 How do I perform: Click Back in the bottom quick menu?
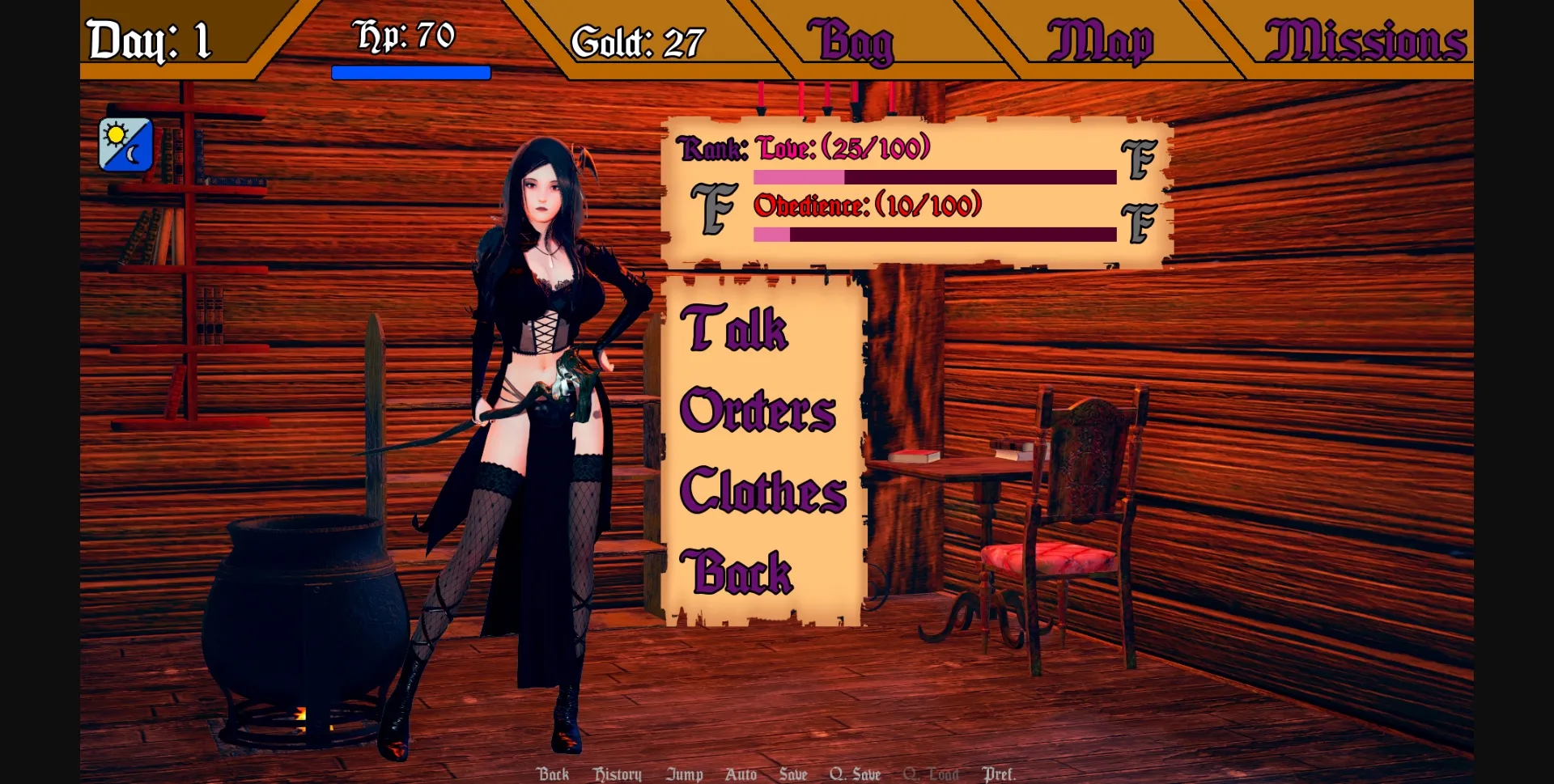[x=554, y=774]
